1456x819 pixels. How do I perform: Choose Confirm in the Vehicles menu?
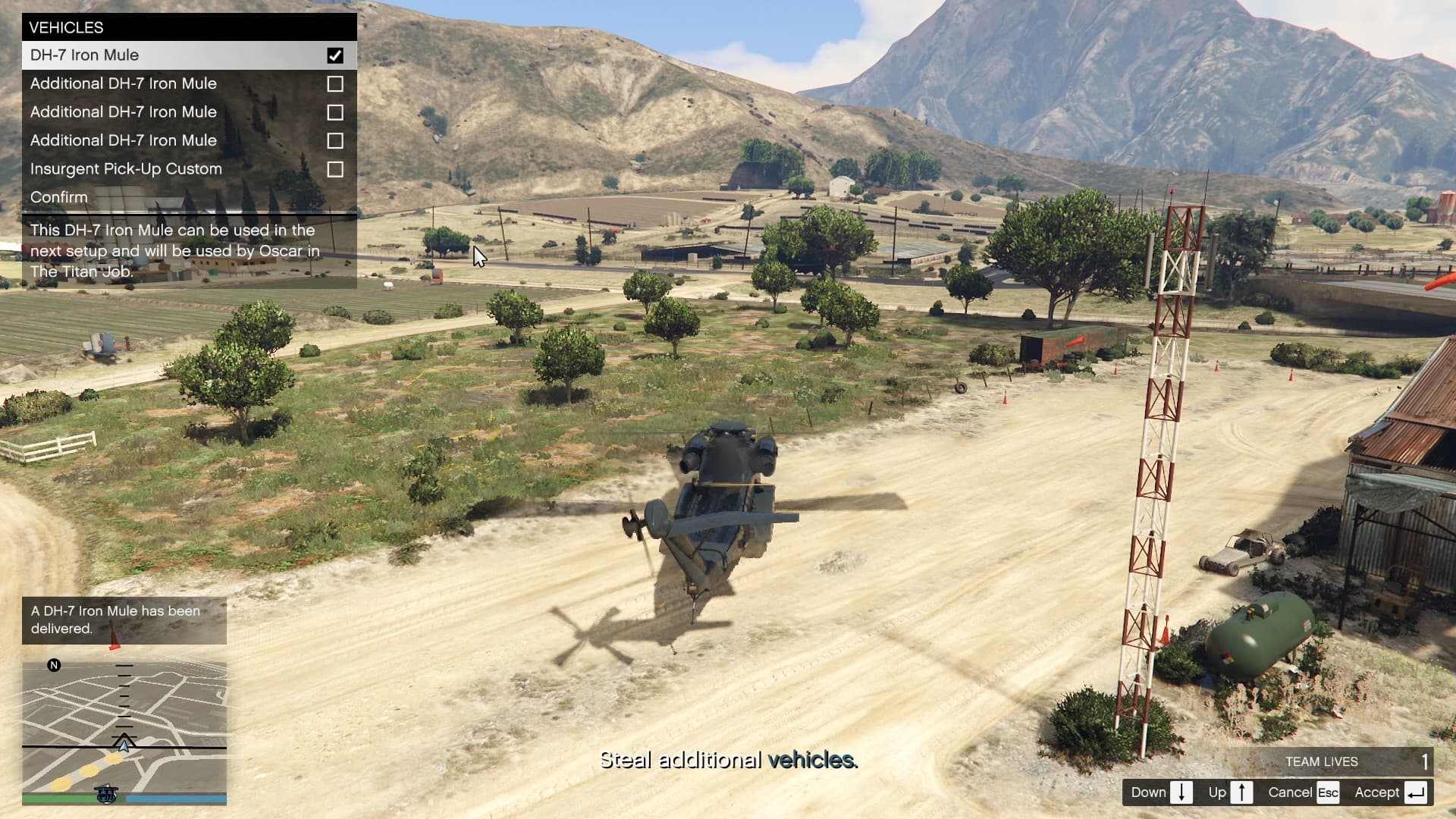59,197
